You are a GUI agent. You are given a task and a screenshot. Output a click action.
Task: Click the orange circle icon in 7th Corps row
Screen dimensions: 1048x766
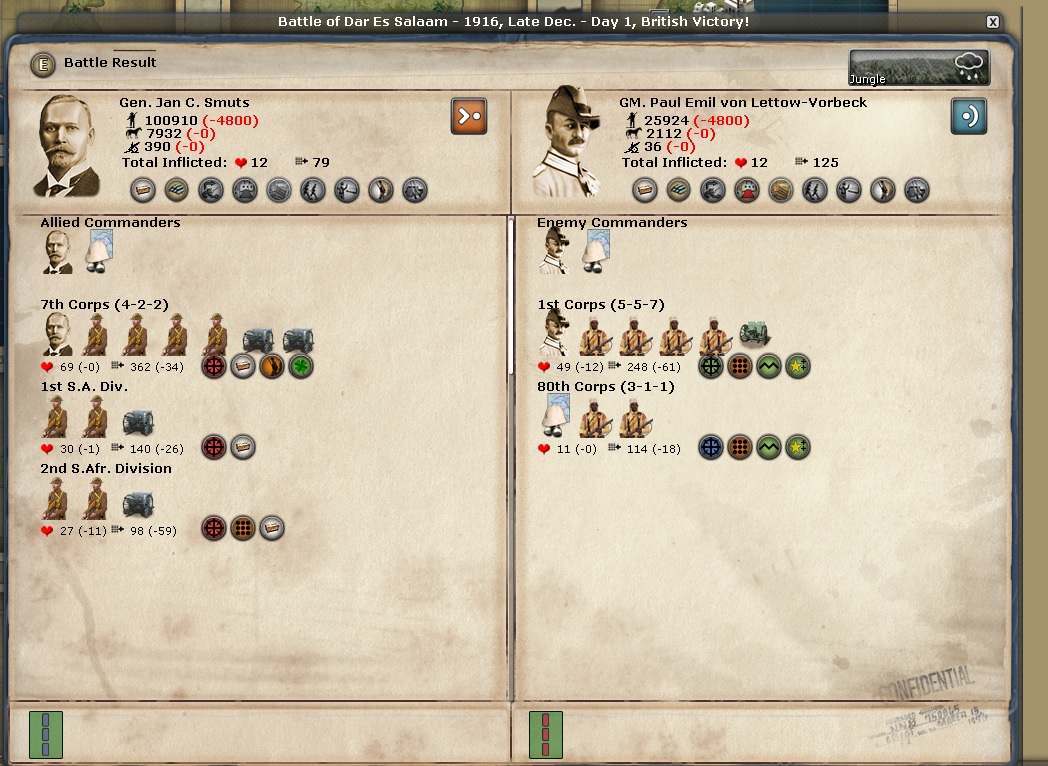(x=272, y=366)
